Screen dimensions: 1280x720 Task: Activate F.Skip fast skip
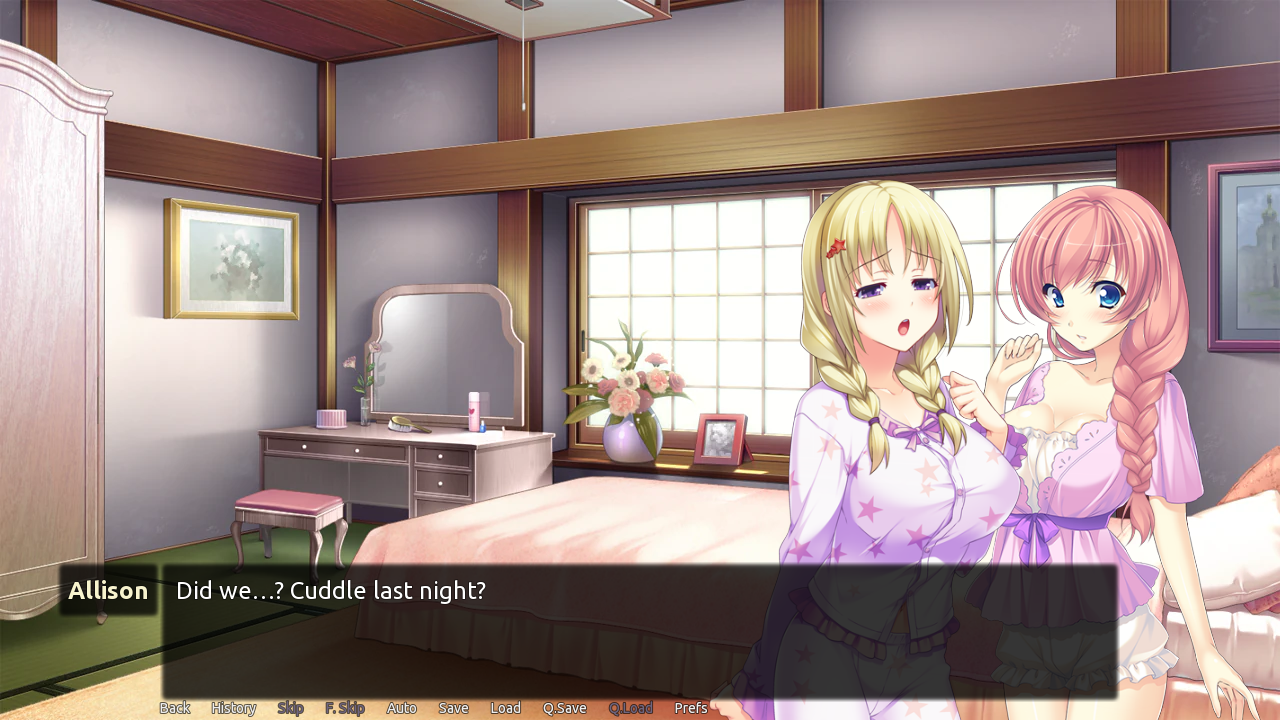(x=344, y=708)
